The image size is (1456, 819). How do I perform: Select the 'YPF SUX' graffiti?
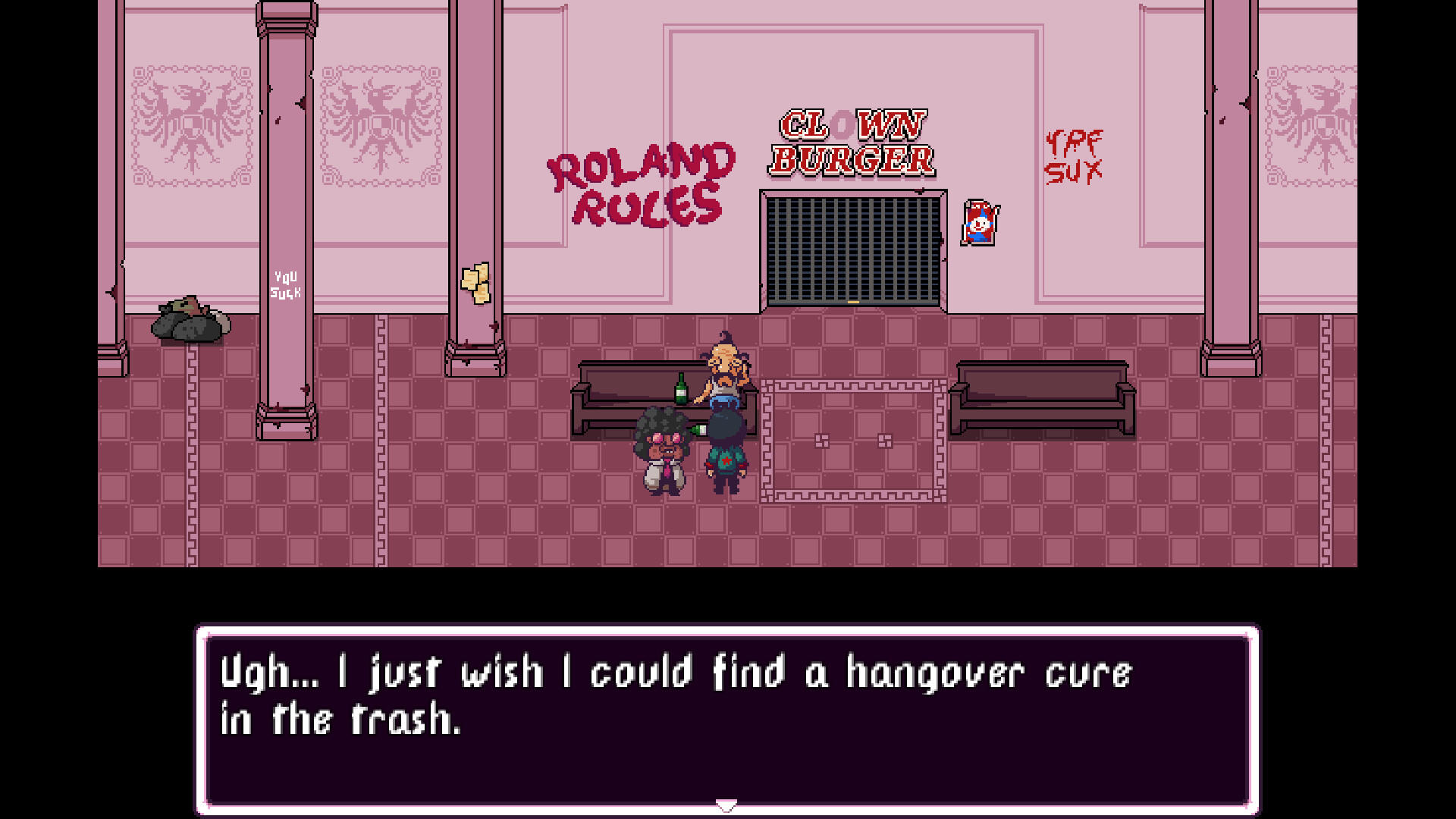tap(1073, 155)
